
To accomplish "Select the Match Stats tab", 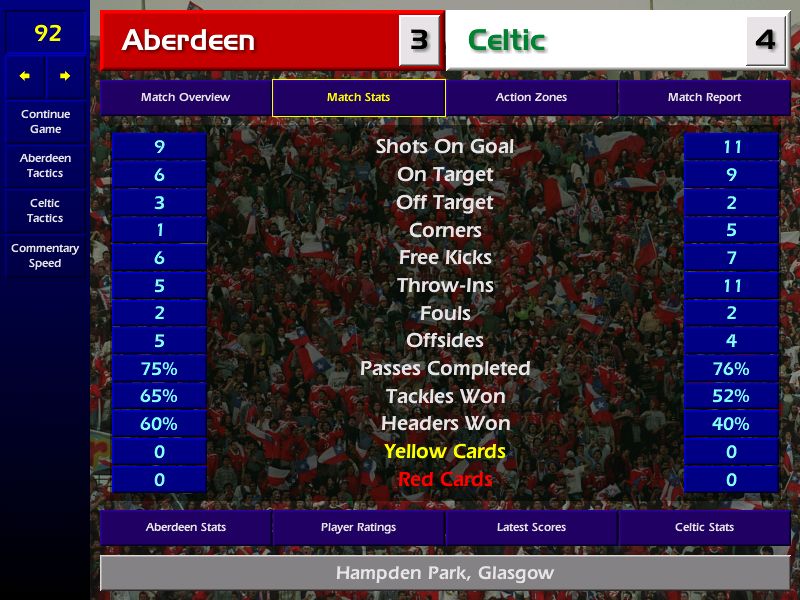I will (x=358, y=98).
